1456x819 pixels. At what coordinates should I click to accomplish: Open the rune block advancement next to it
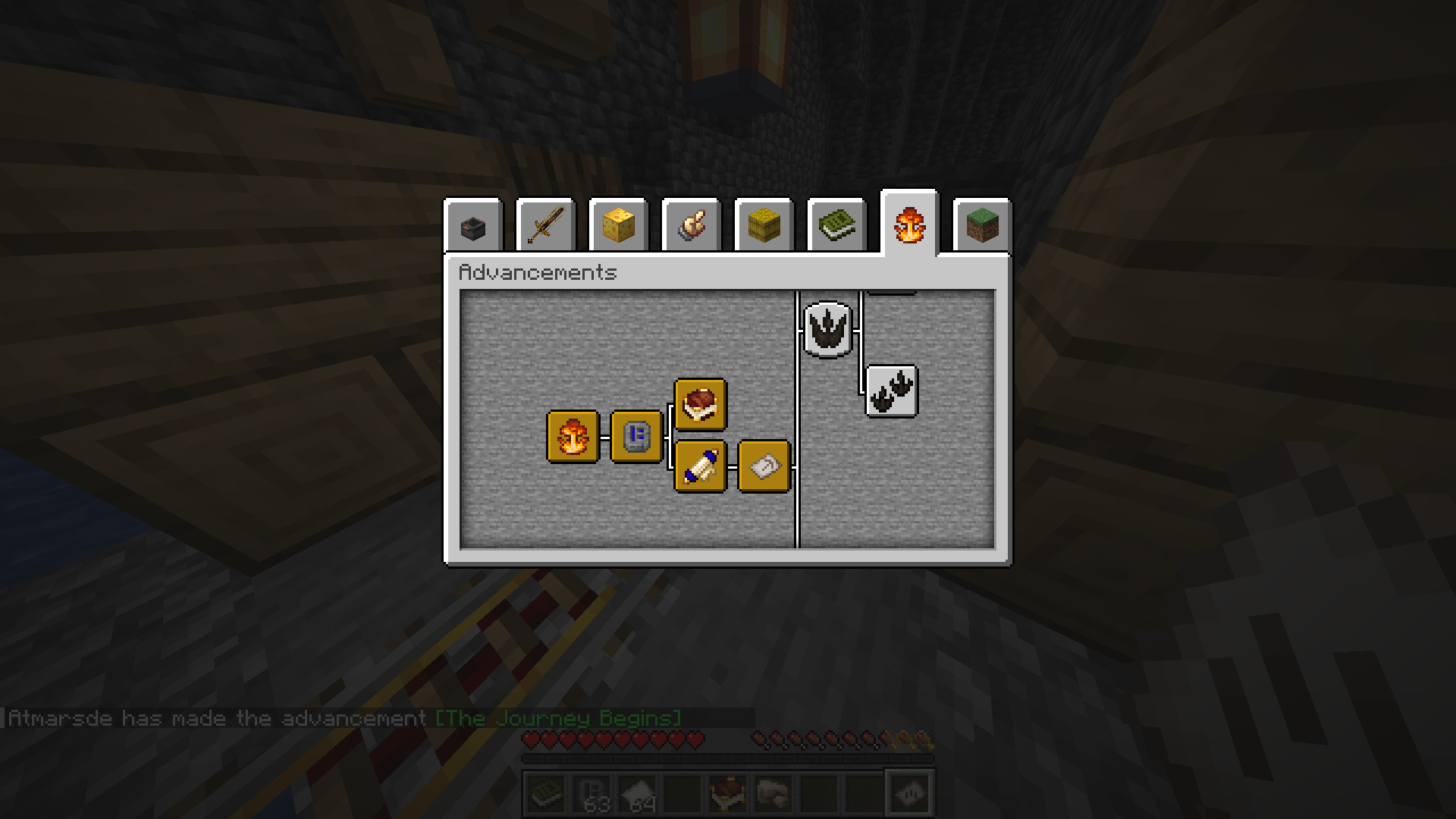(635, 436)
